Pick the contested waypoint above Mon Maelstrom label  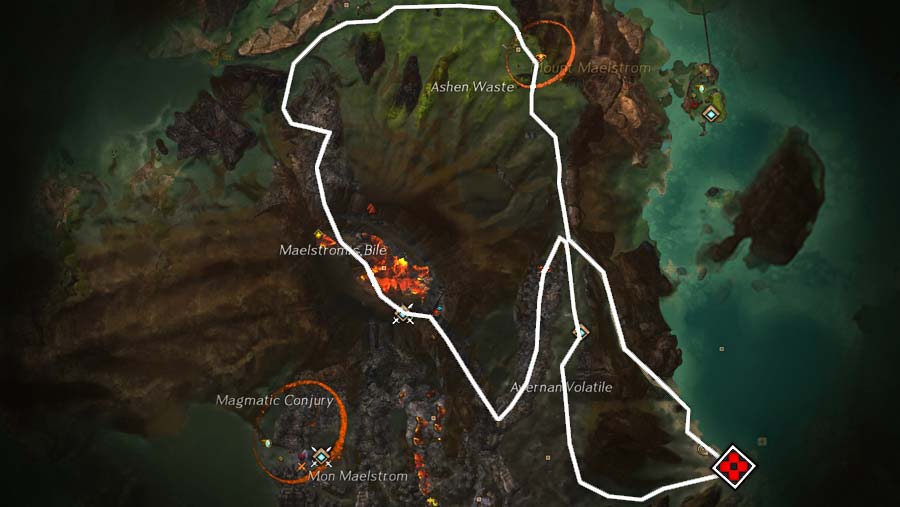(320, 457)
